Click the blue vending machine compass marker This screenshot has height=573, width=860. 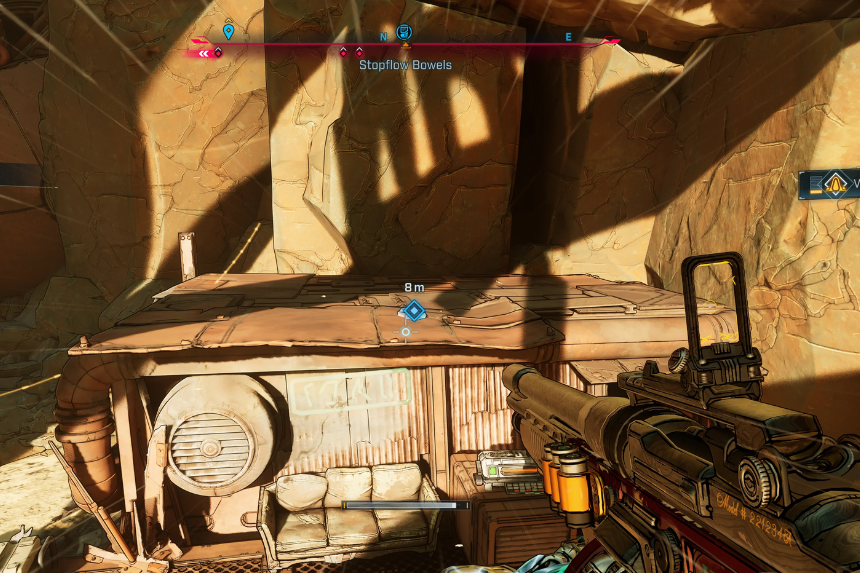tap(404, 32)
